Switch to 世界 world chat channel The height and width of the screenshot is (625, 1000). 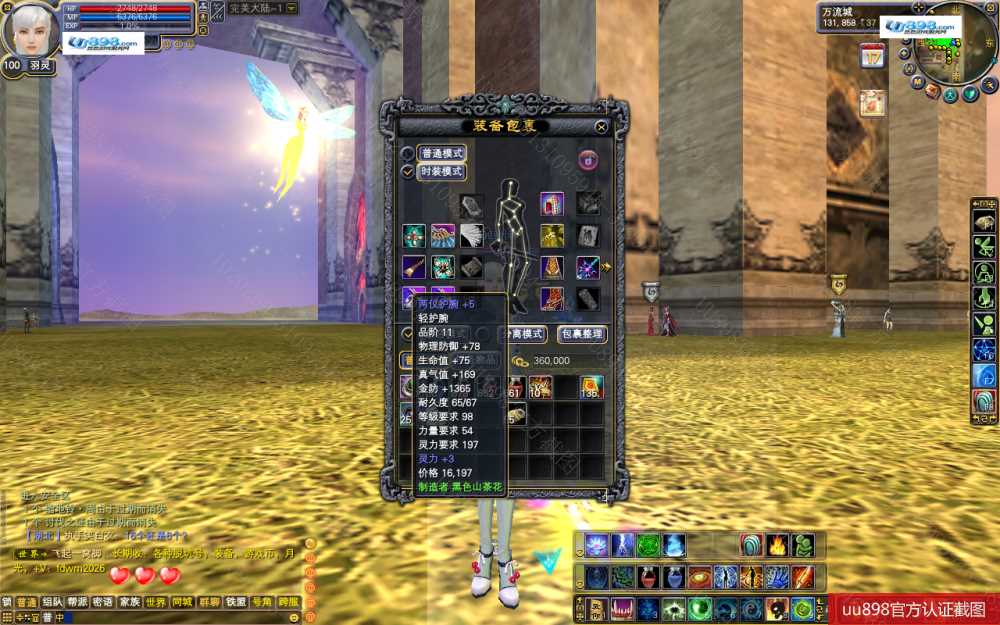tap(156, 602)
